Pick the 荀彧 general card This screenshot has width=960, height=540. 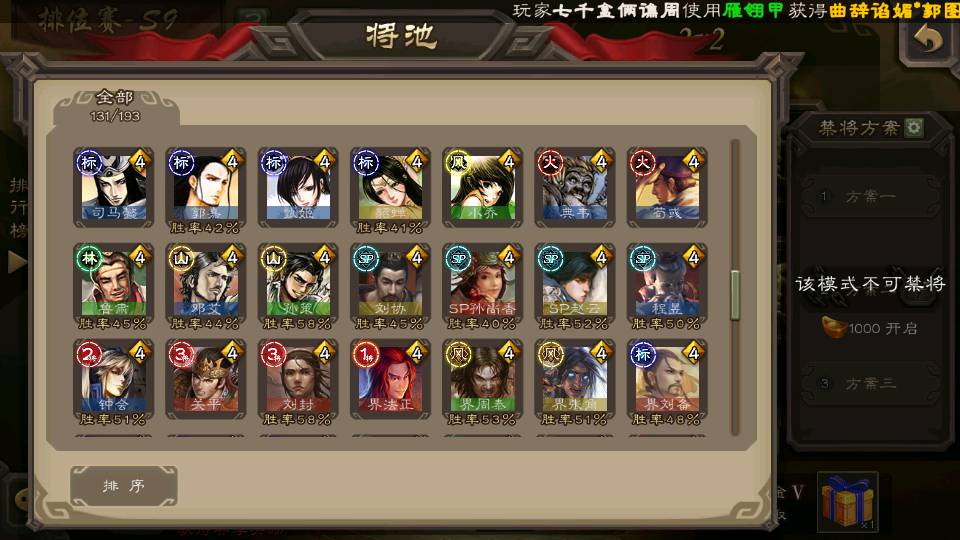click(667, 186)
